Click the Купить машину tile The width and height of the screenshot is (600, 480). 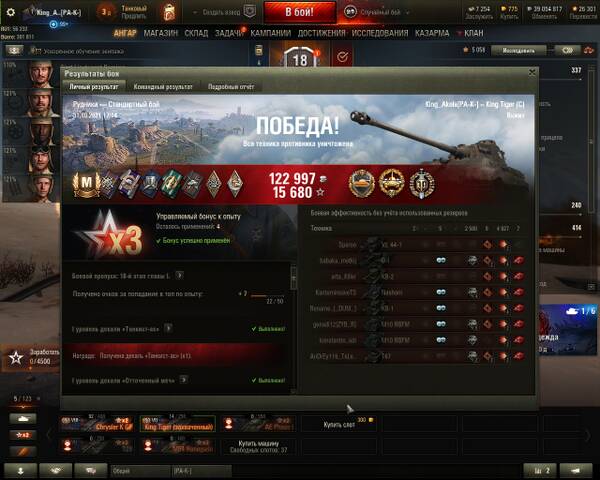coord(259,446)
